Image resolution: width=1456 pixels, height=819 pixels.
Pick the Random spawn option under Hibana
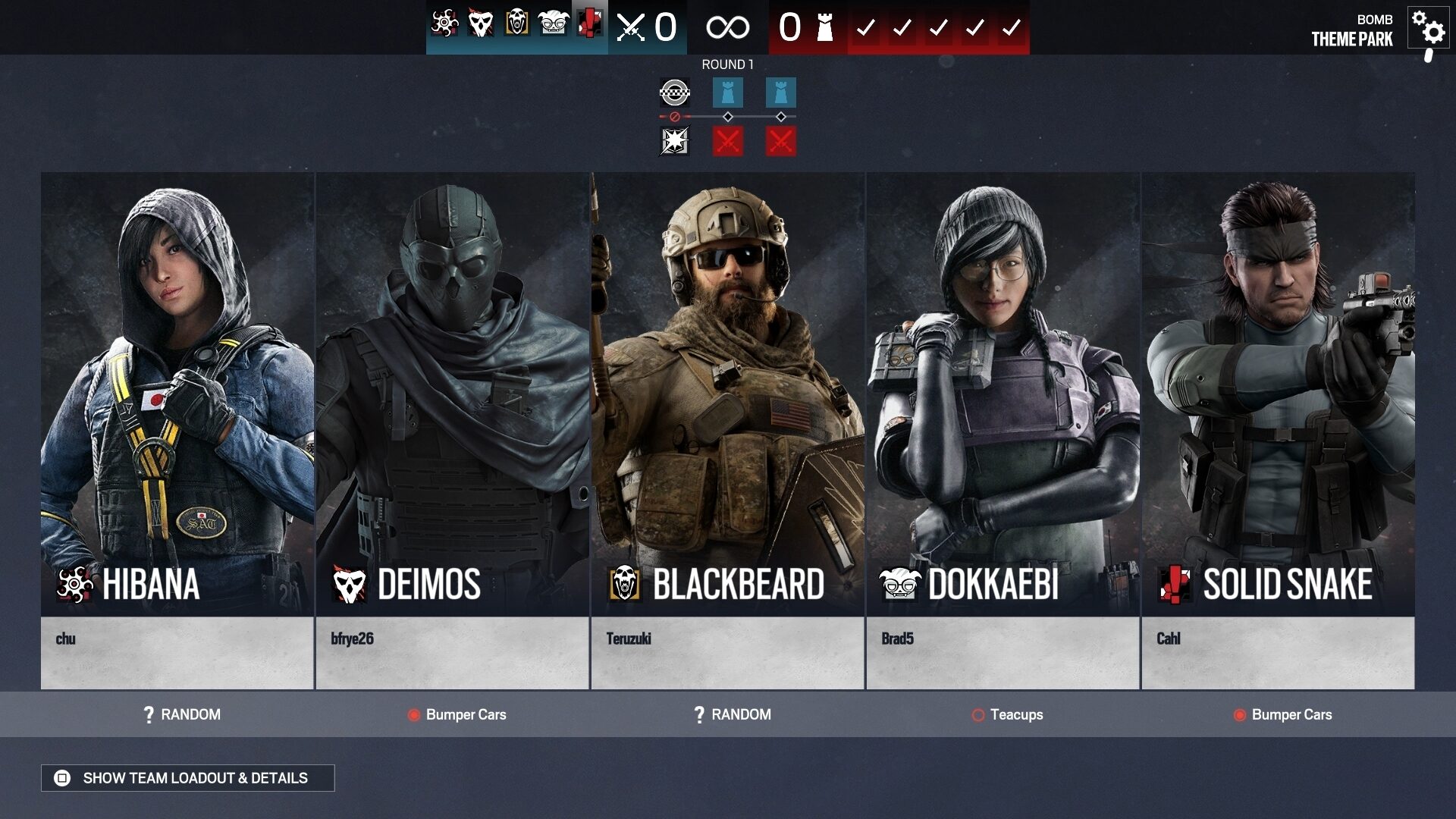(x=183, y=714)
